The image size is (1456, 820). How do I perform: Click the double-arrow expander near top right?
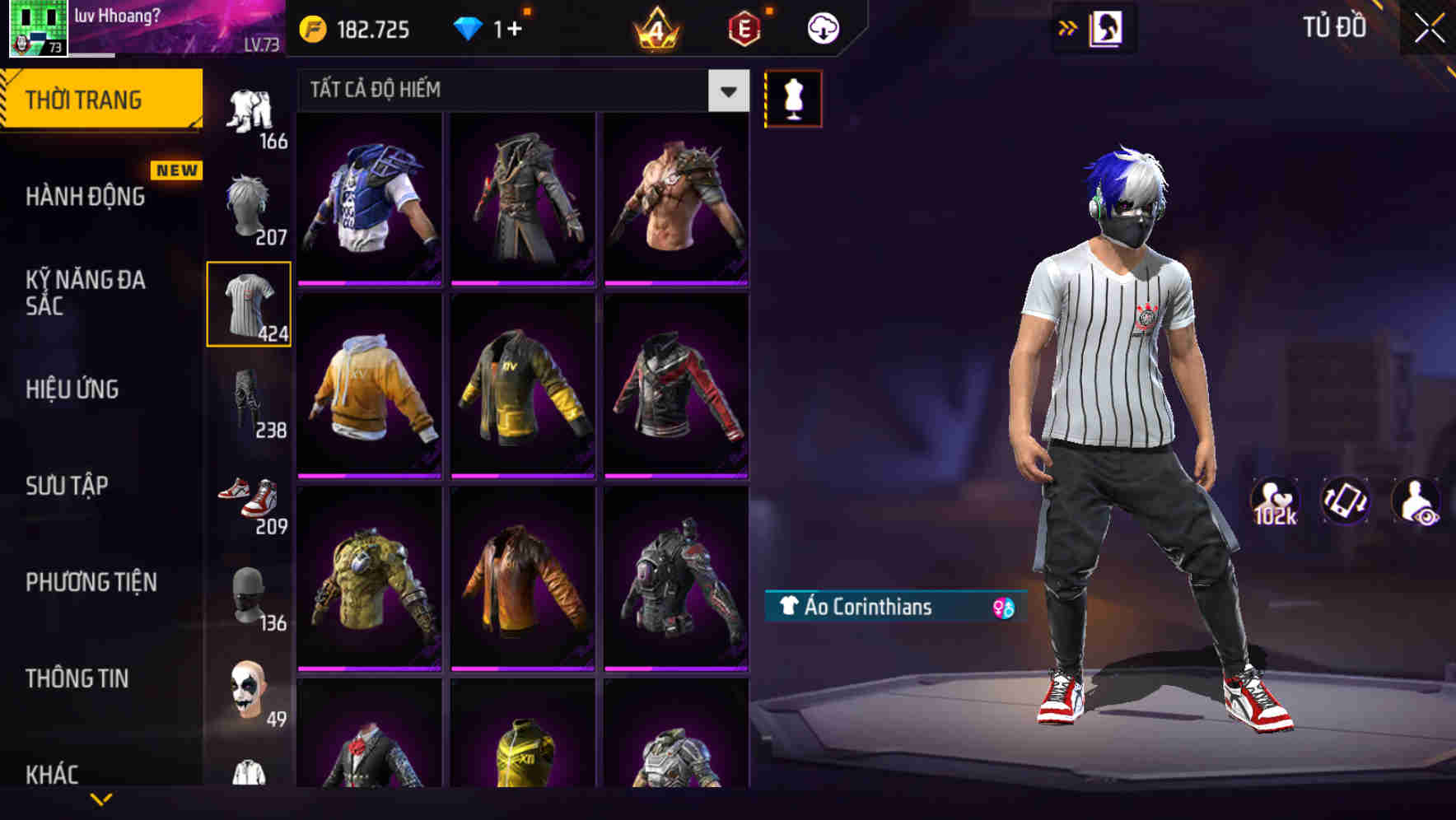coord(1067,27)
